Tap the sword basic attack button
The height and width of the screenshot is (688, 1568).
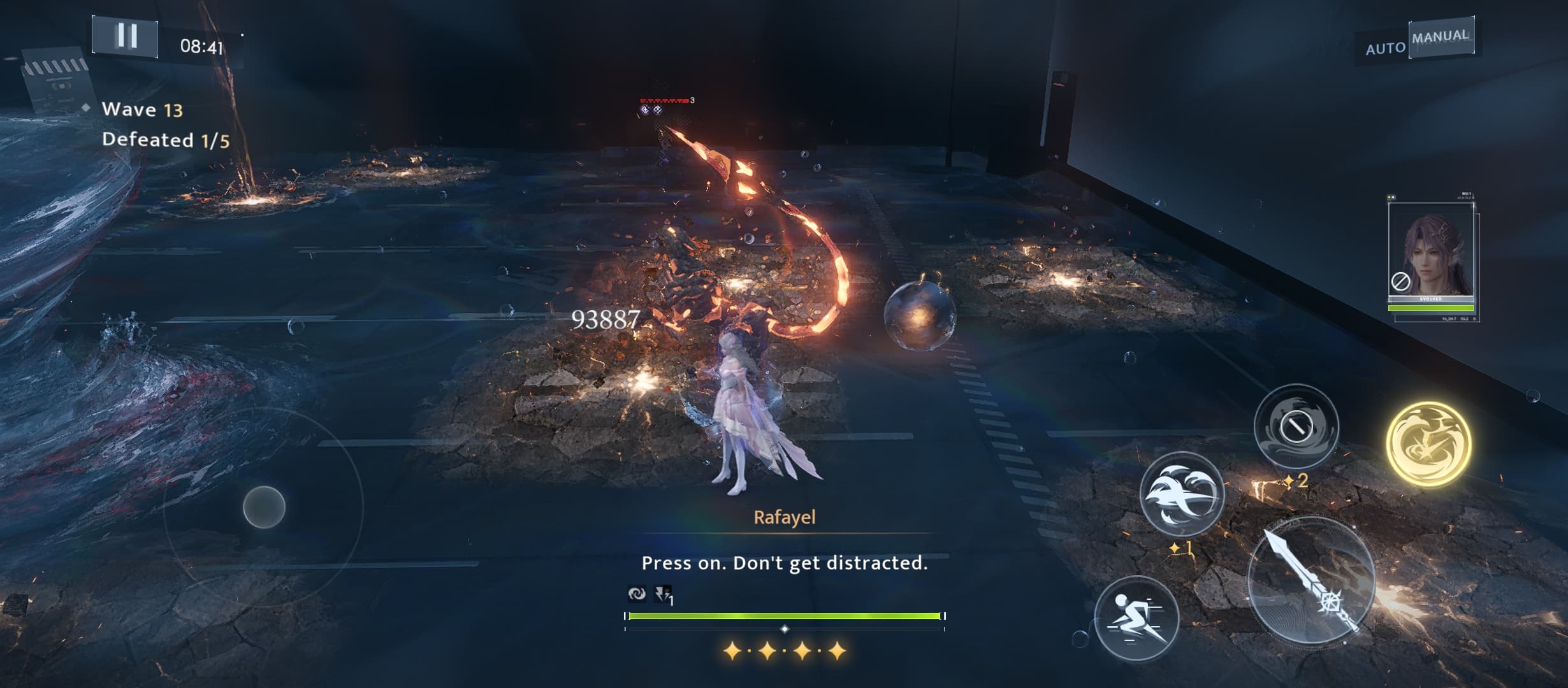coord(1310,581)
